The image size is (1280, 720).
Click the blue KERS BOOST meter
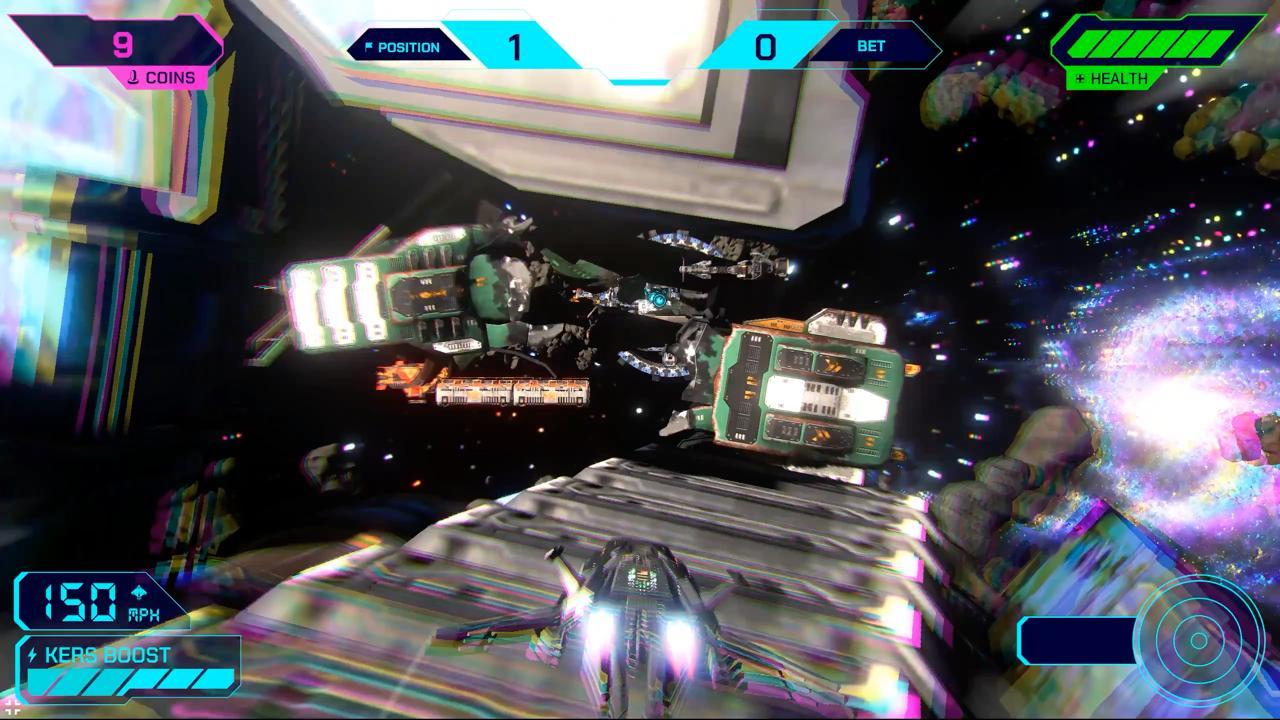[x=130, y=680]
